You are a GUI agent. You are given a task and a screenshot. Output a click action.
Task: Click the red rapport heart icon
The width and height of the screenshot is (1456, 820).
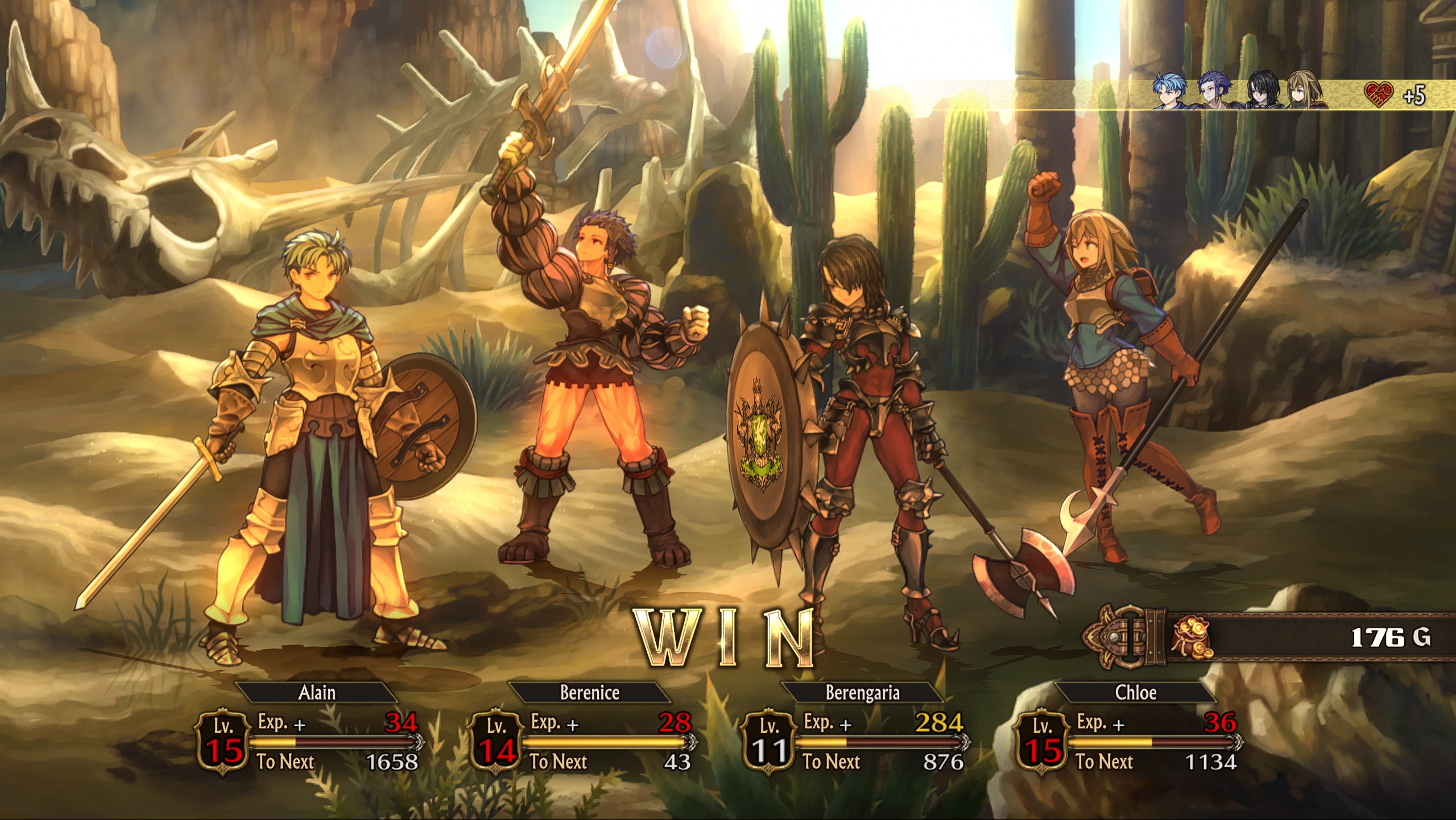[x=1379, y=94]
